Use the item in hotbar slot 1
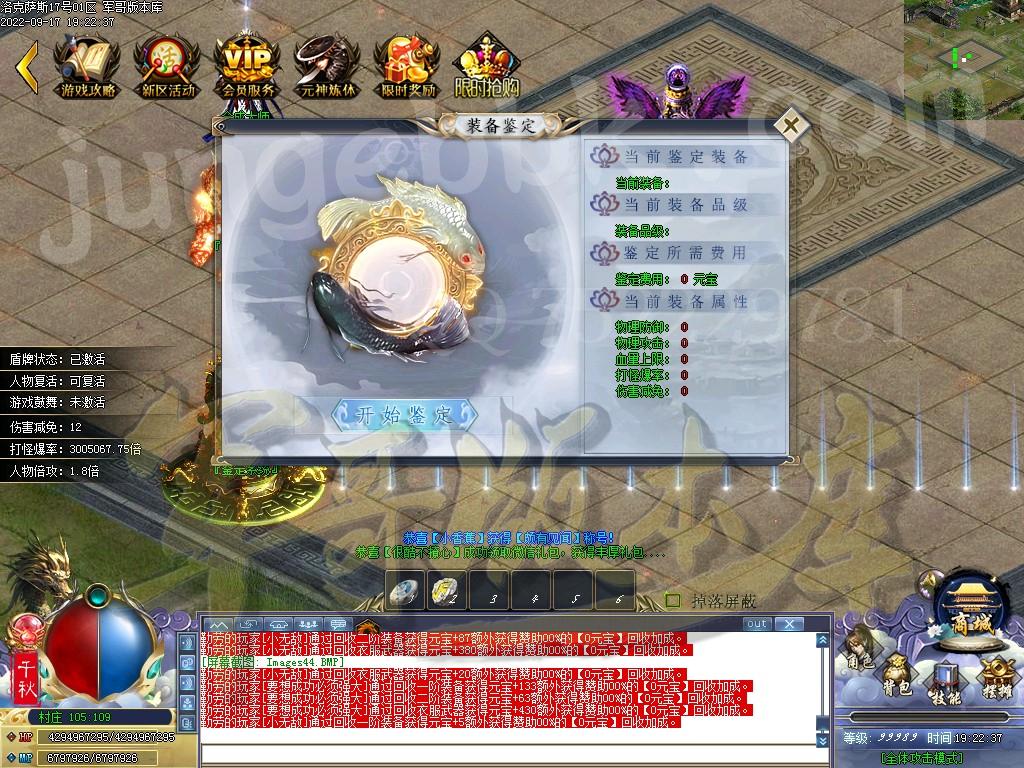1024x768 pixels. pos(406,591)
